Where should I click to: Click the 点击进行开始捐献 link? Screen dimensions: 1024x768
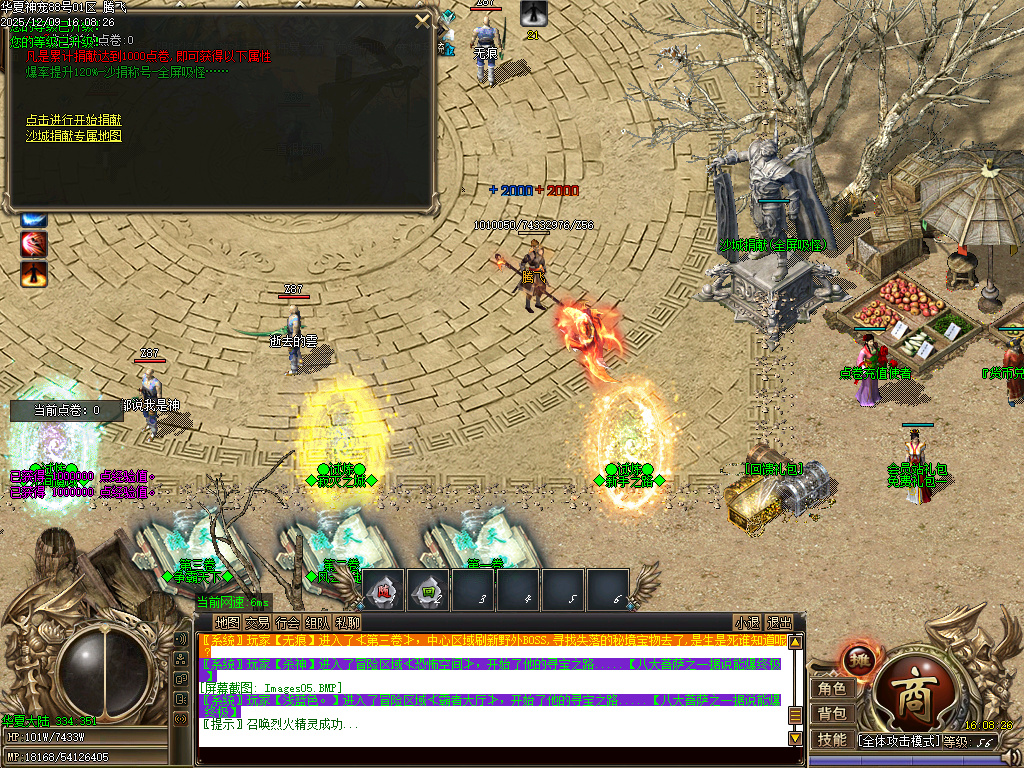pos(74,120)
